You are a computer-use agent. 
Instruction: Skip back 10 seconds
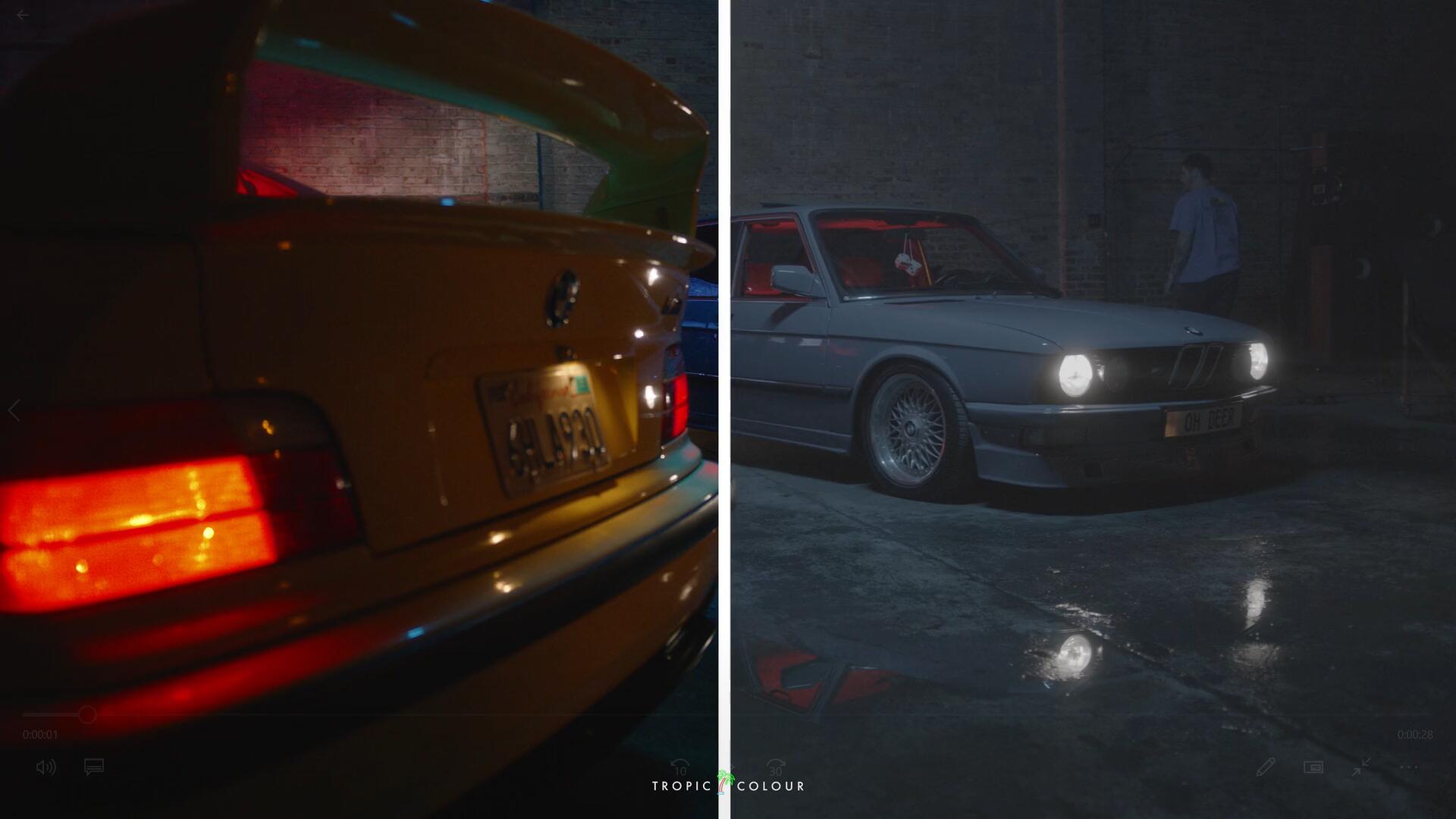[x=679, y=767]
